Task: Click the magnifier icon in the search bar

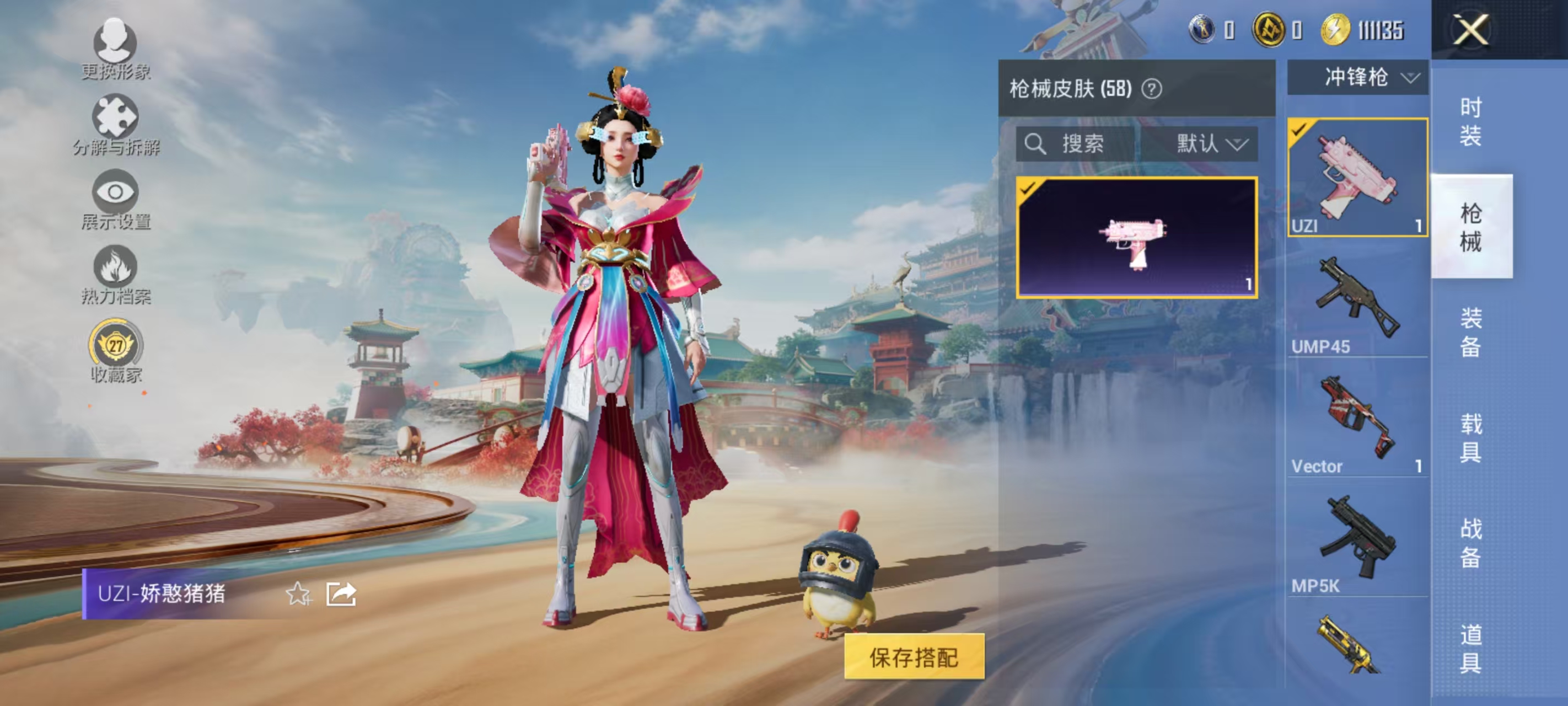Action: [1035, 144]
